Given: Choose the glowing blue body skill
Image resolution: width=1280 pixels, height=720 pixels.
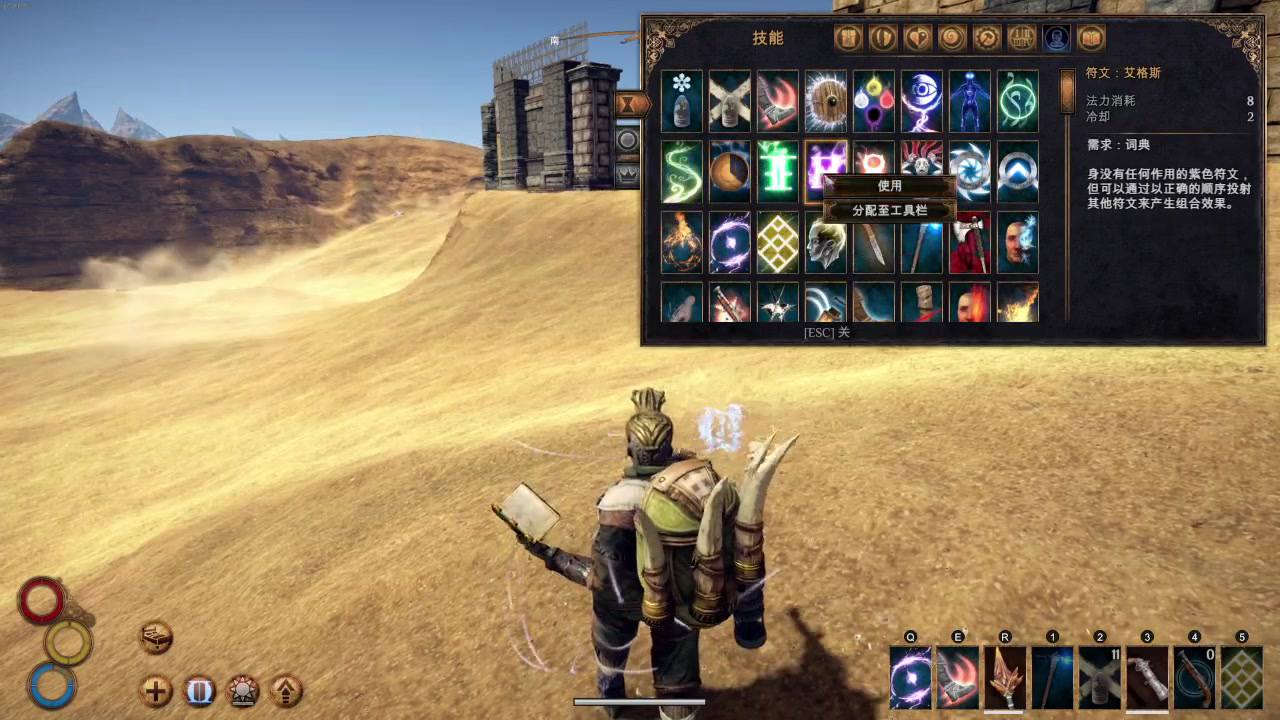Looking at the screenshot, I should tap(970, 100).
